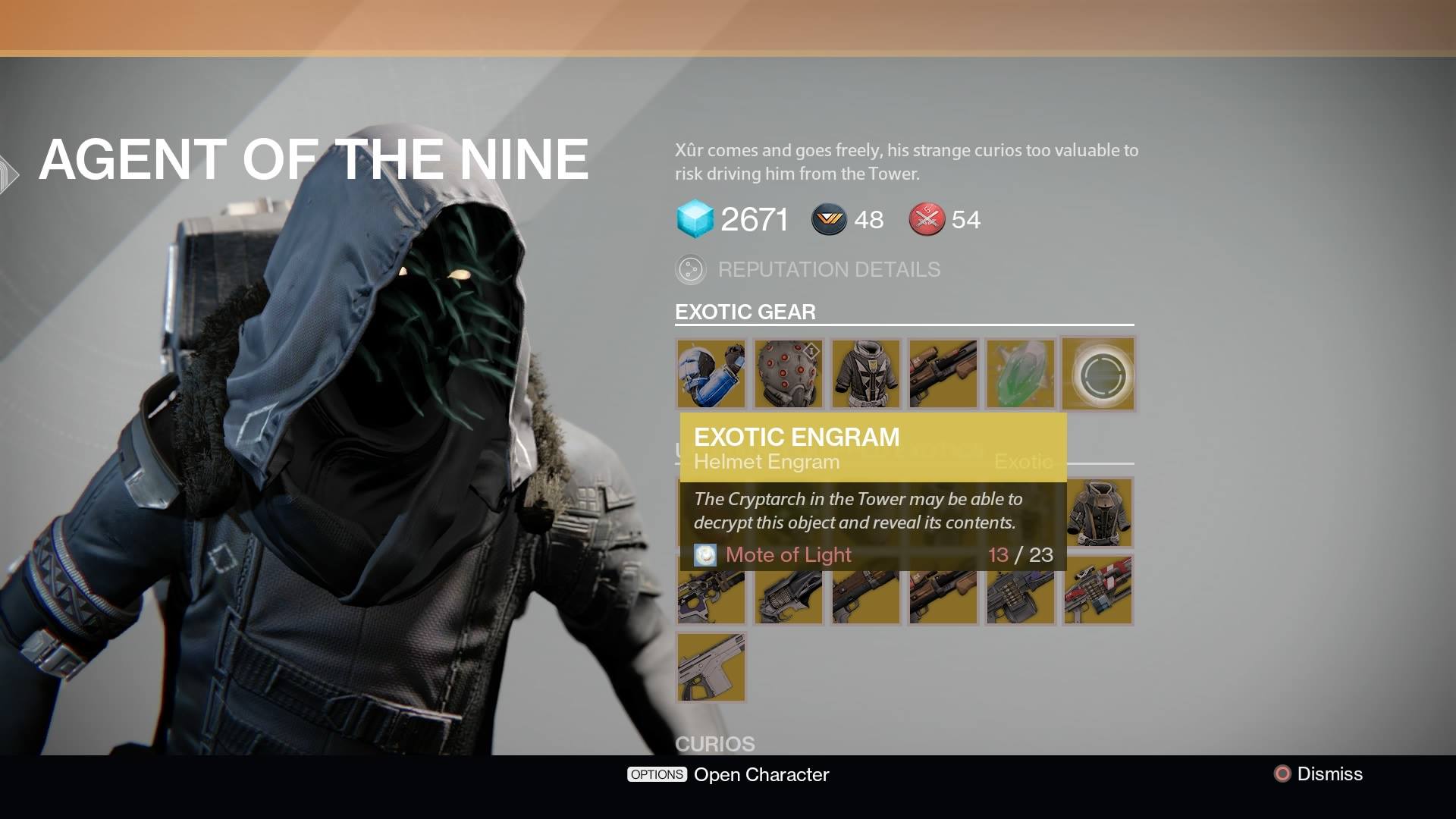Select the hunter cloak on the right
The width and height of the screenshot is (1456, 819).
coord(1098,513)
